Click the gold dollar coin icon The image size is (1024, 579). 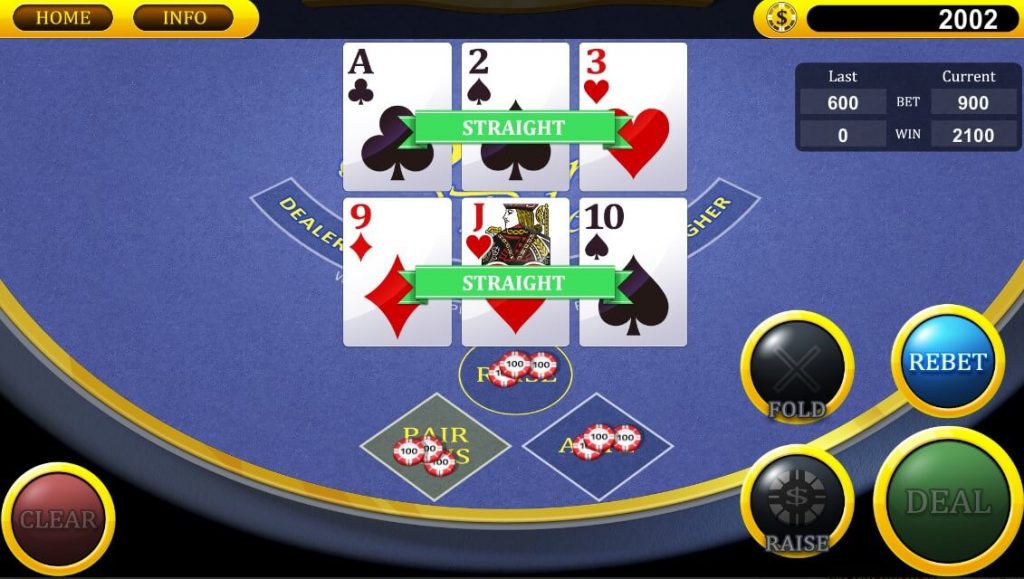pyautogui.click(x=781, y=18)
